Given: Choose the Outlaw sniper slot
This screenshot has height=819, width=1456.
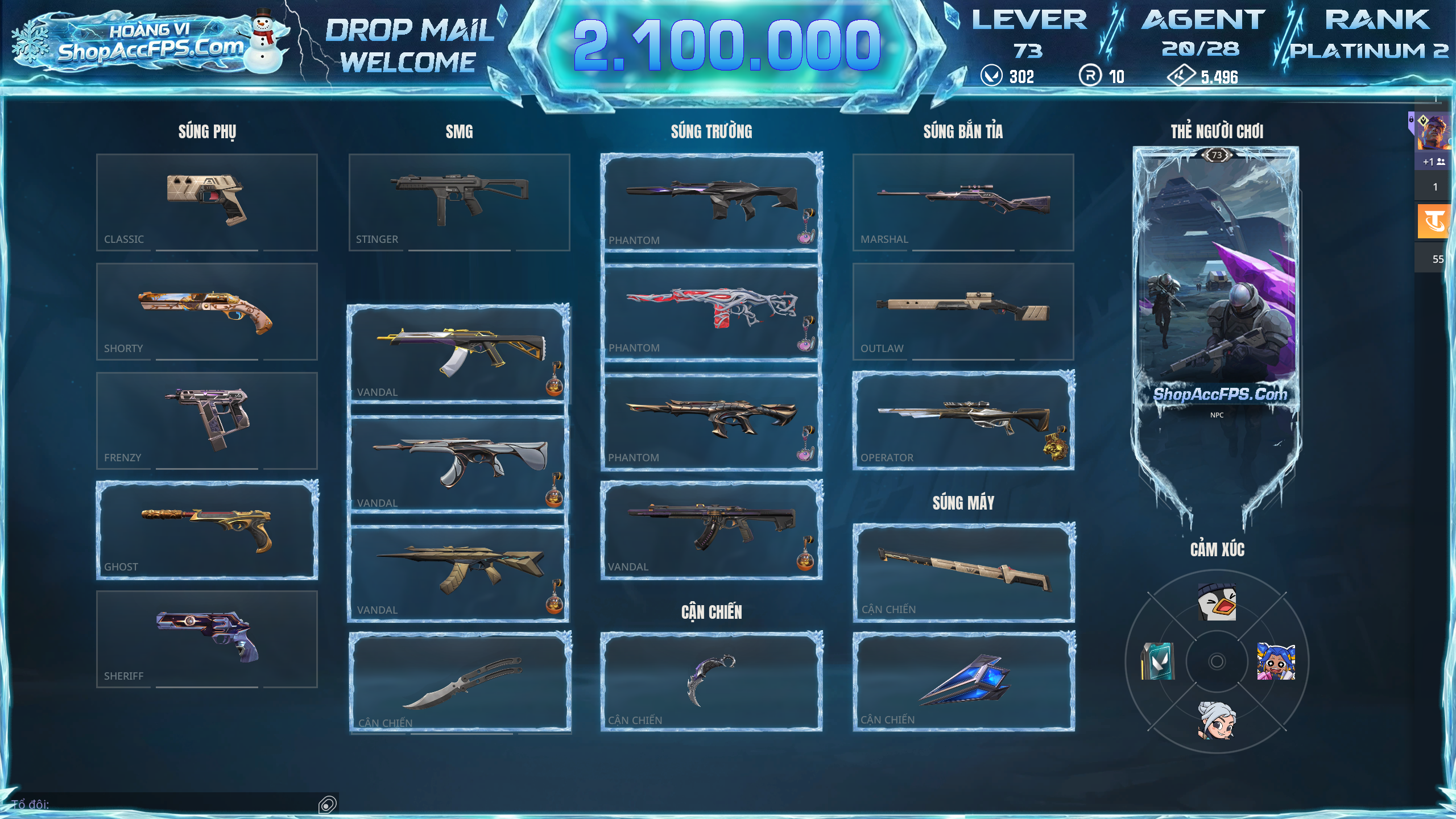Looking at the screenshot, I should [963, 311].
